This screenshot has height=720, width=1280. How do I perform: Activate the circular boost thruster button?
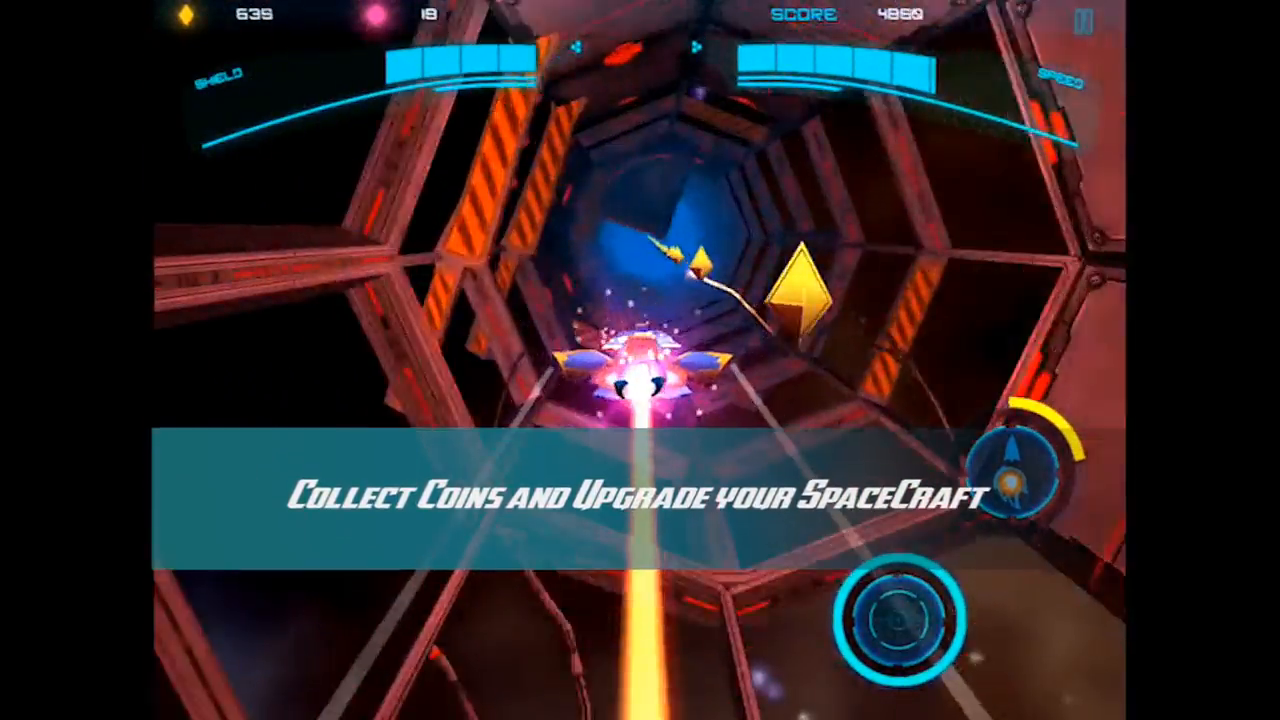tap(898, 622)
